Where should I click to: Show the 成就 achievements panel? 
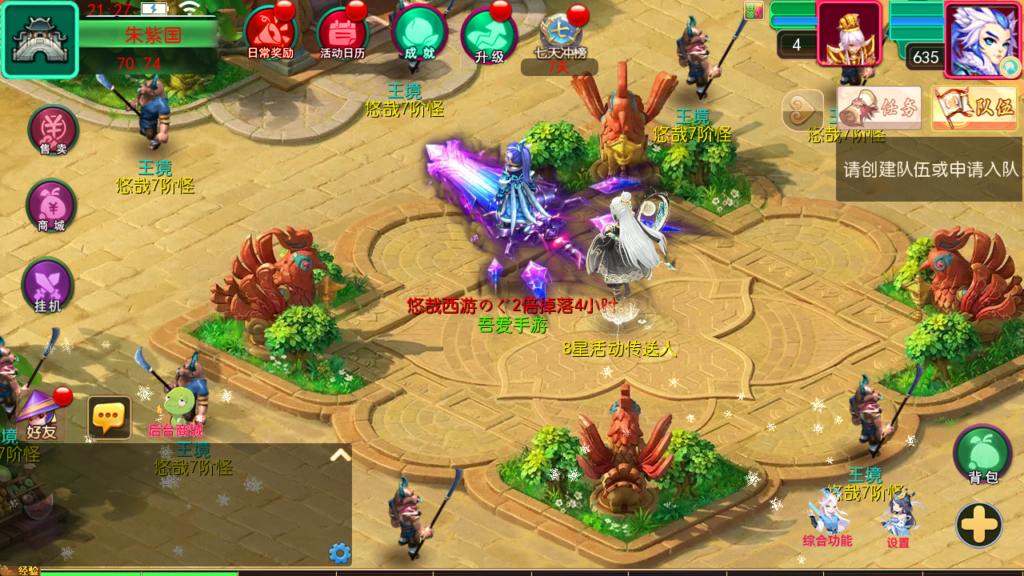[x=418, y=32]
